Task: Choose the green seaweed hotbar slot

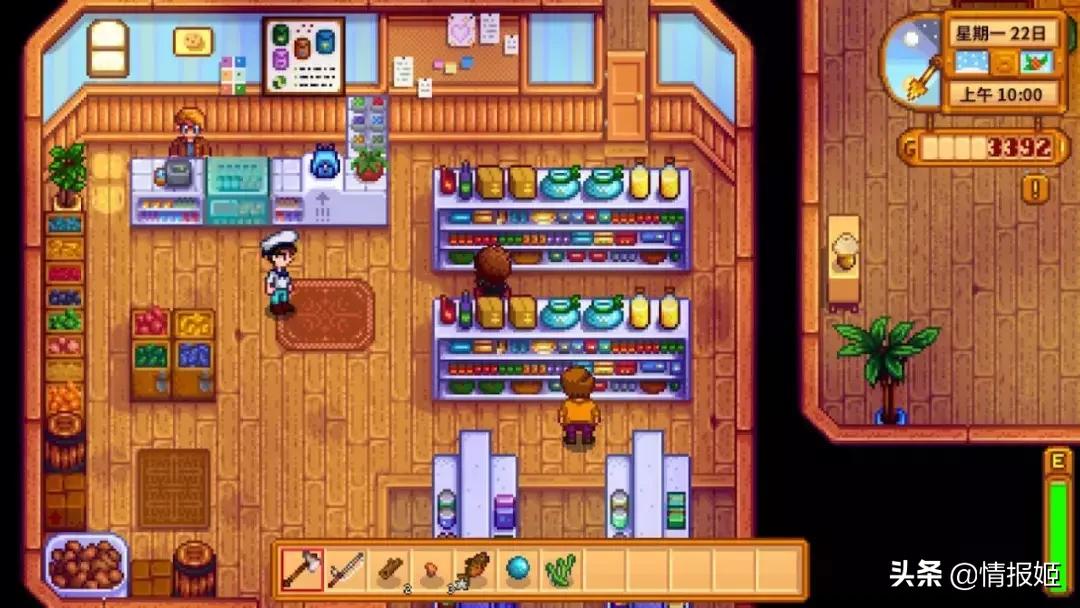Action: coord(561,570)
